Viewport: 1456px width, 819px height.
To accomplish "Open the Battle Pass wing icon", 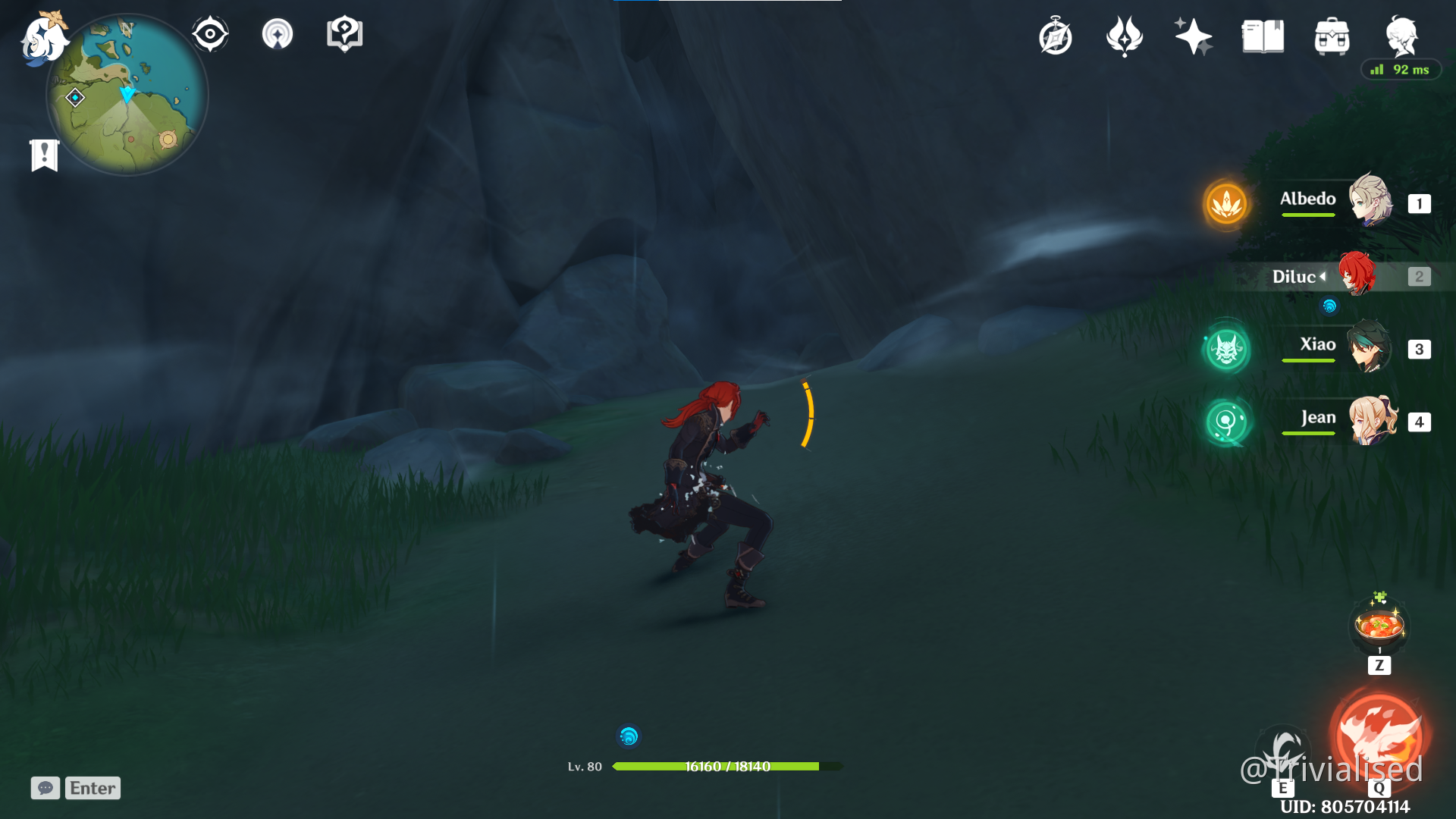I will tap(1124, 35).
